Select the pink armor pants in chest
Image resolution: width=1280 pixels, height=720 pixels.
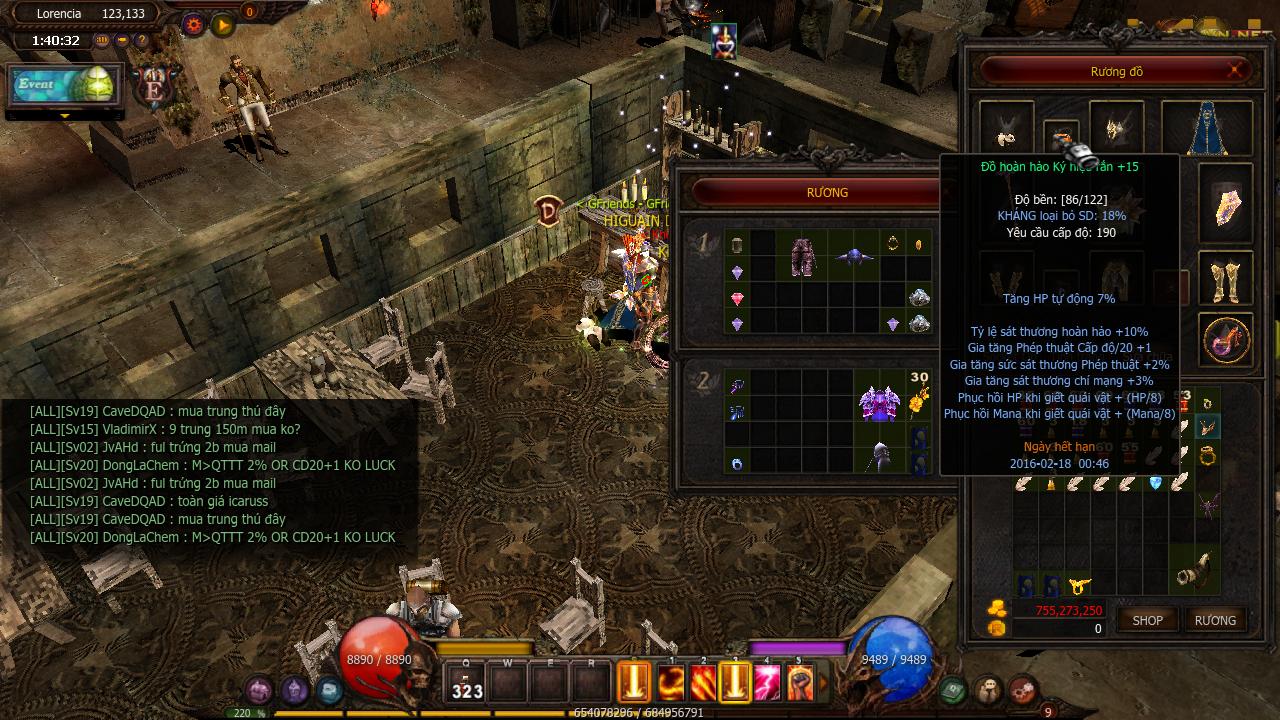pos(802,256)
